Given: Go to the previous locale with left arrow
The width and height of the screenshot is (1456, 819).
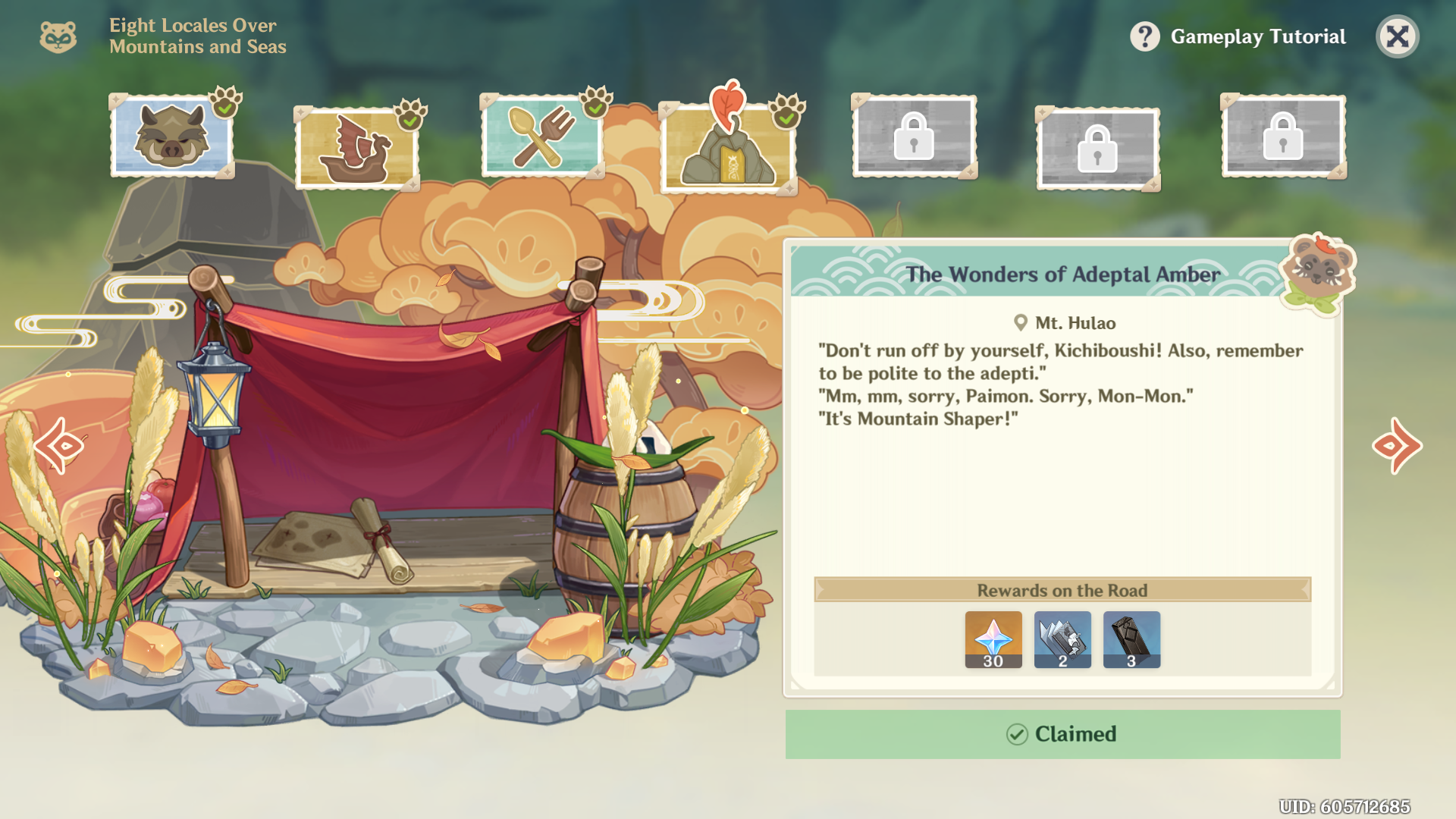Looking at the screenshot, I should pos(61,446).
